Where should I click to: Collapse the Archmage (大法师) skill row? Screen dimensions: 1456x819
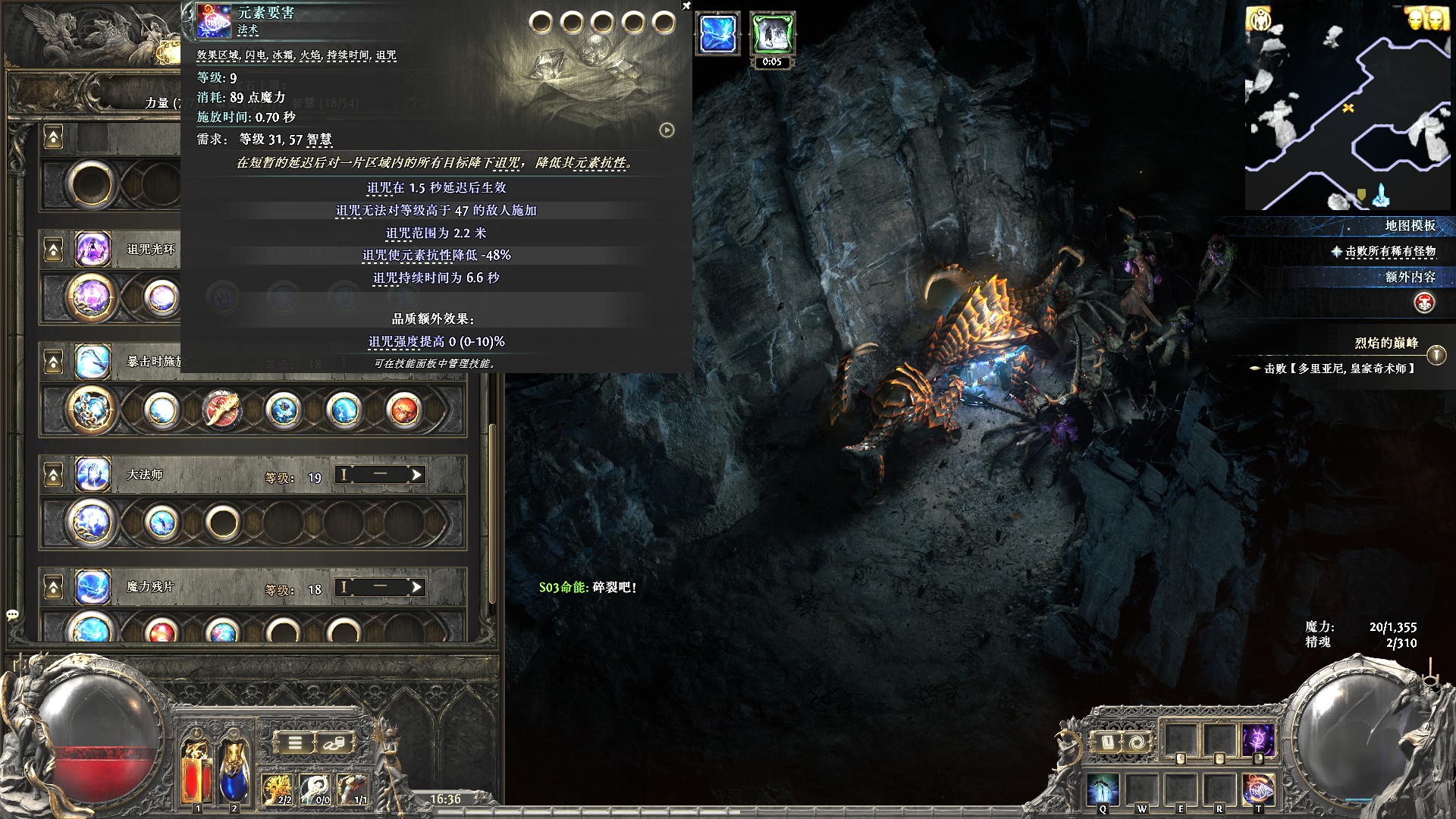[x=53, y=475]
